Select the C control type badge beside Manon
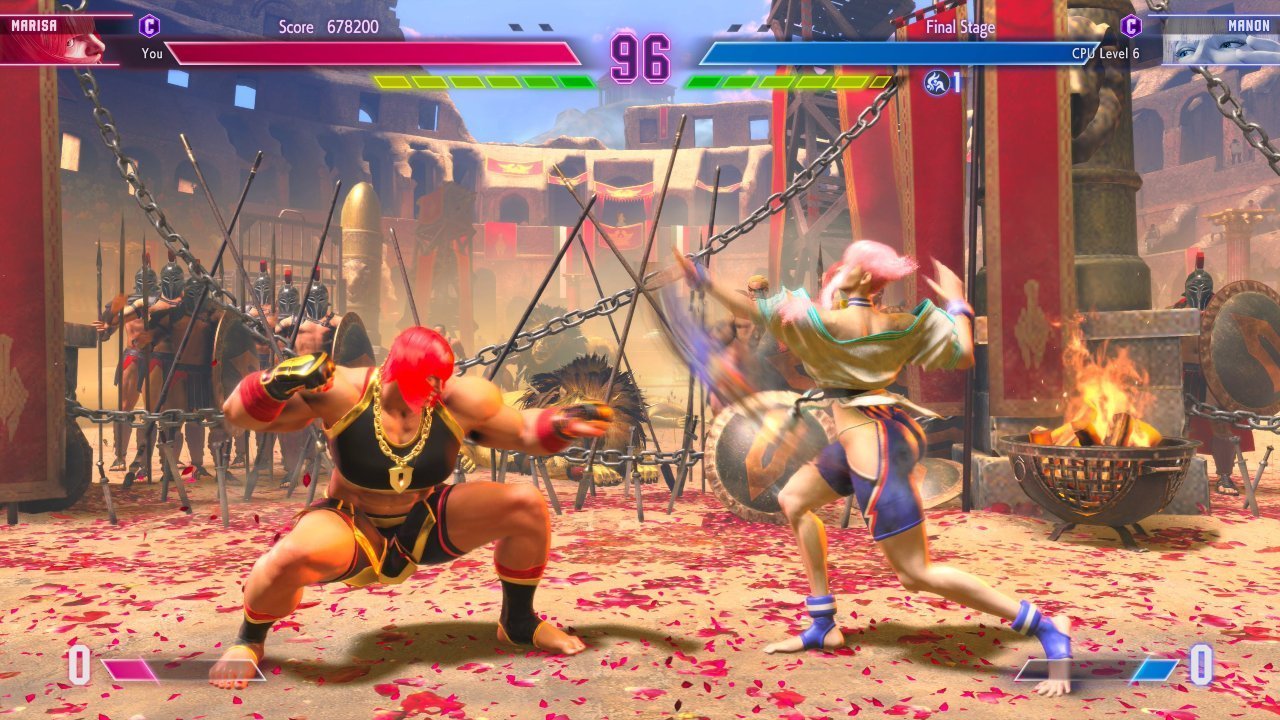The width and height of the screenshot is (1280, 720). click(1131, 25)
